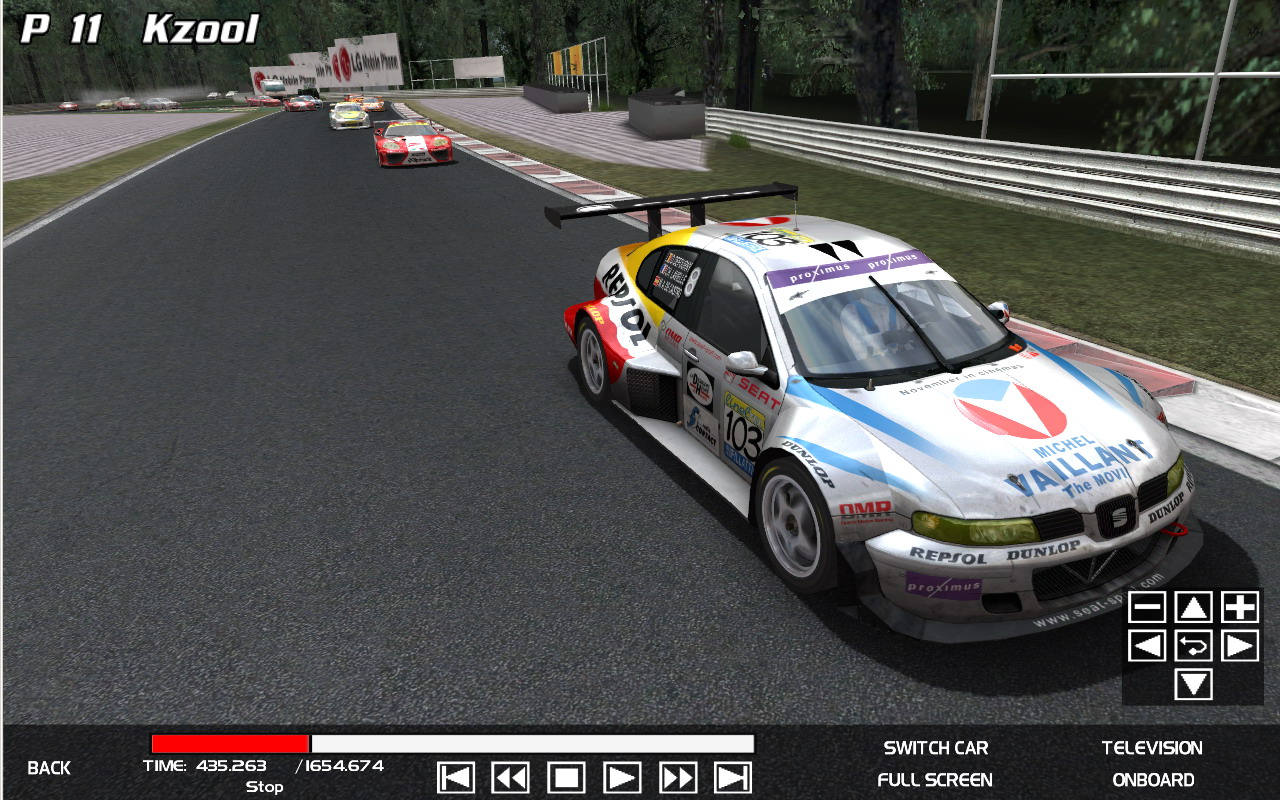The image size is (1280, 800).
Task: Select the TELEVISION camera
Action: 1152,748
